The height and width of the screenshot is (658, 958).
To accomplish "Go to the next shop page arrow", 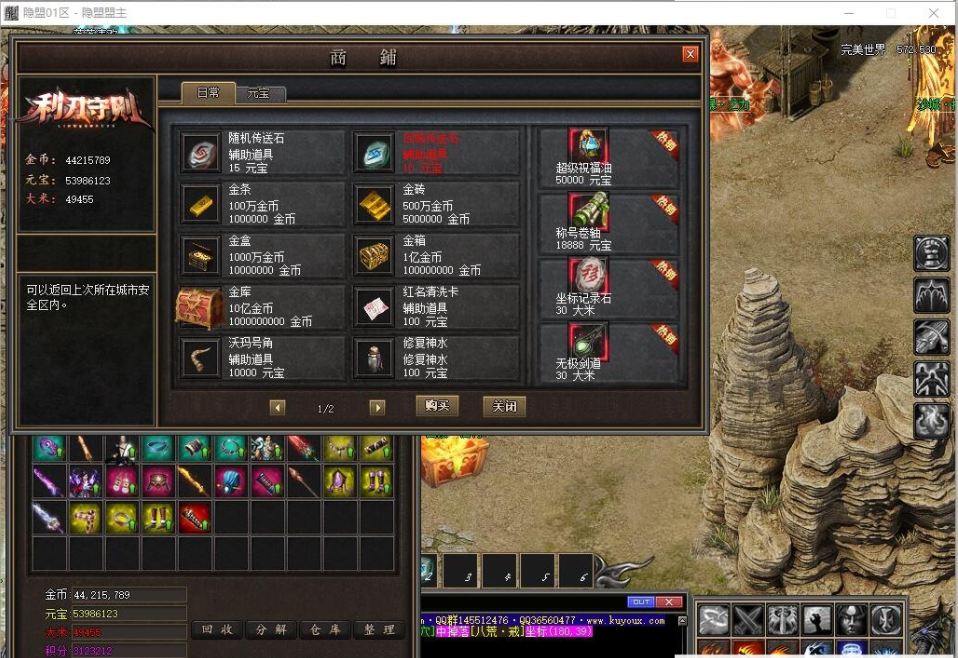I will pos(377,408).
